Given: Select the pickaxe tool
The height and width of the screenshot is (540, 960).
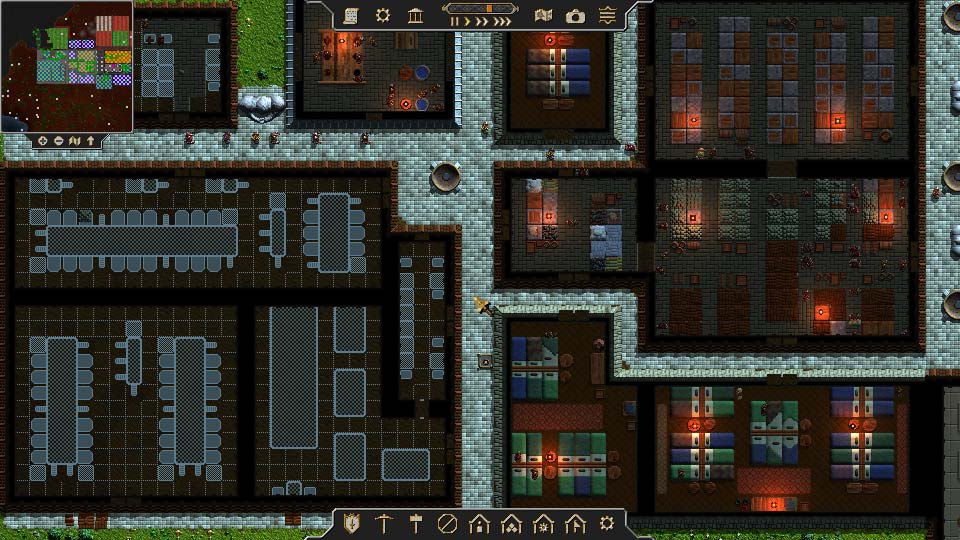Looking at the screenshot, I should pos(383,523).
